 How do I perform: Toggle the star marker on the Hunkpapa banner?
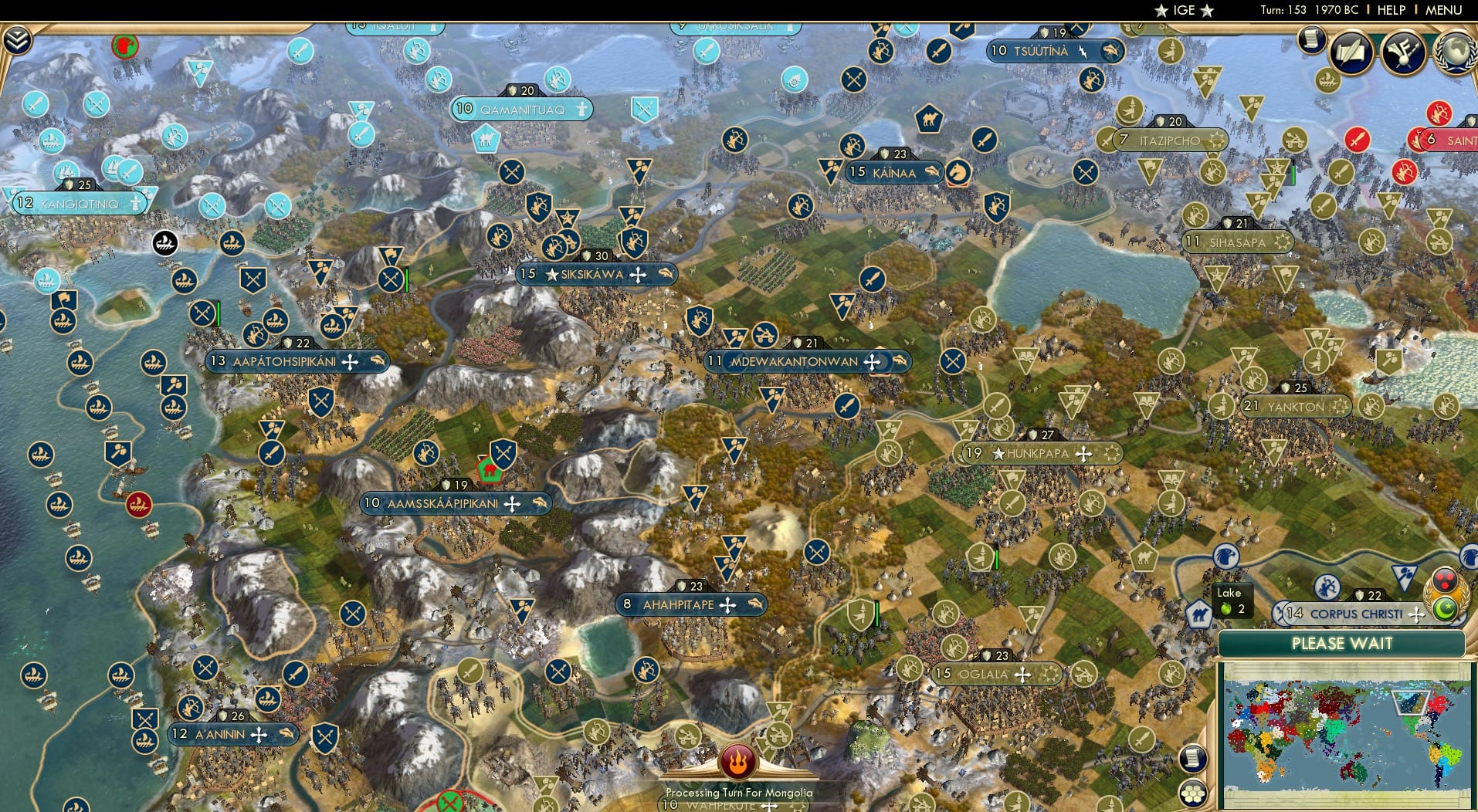(x=998, y=454)
